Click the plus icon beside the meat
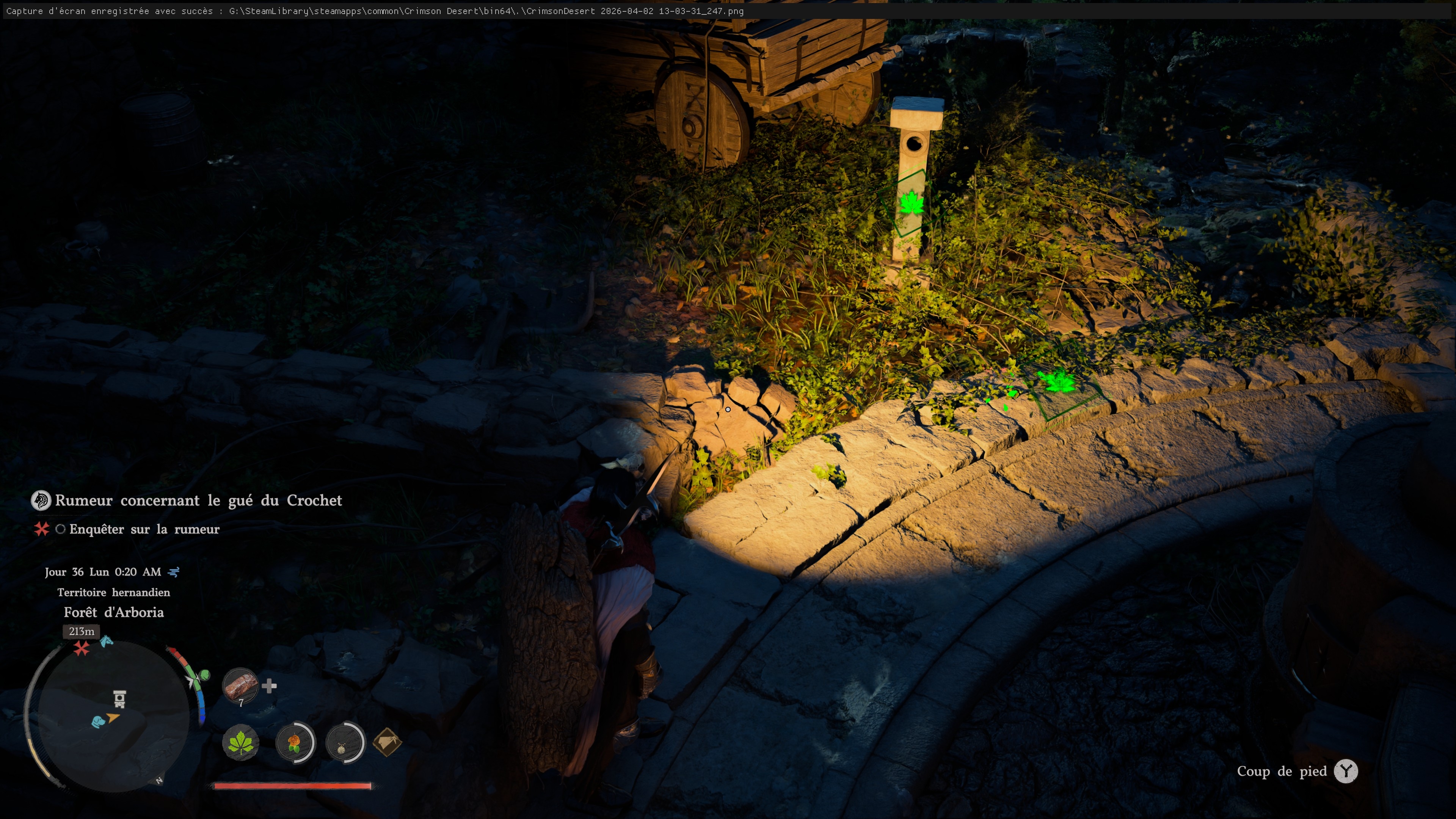1456x819 pixels. (270, 686)
